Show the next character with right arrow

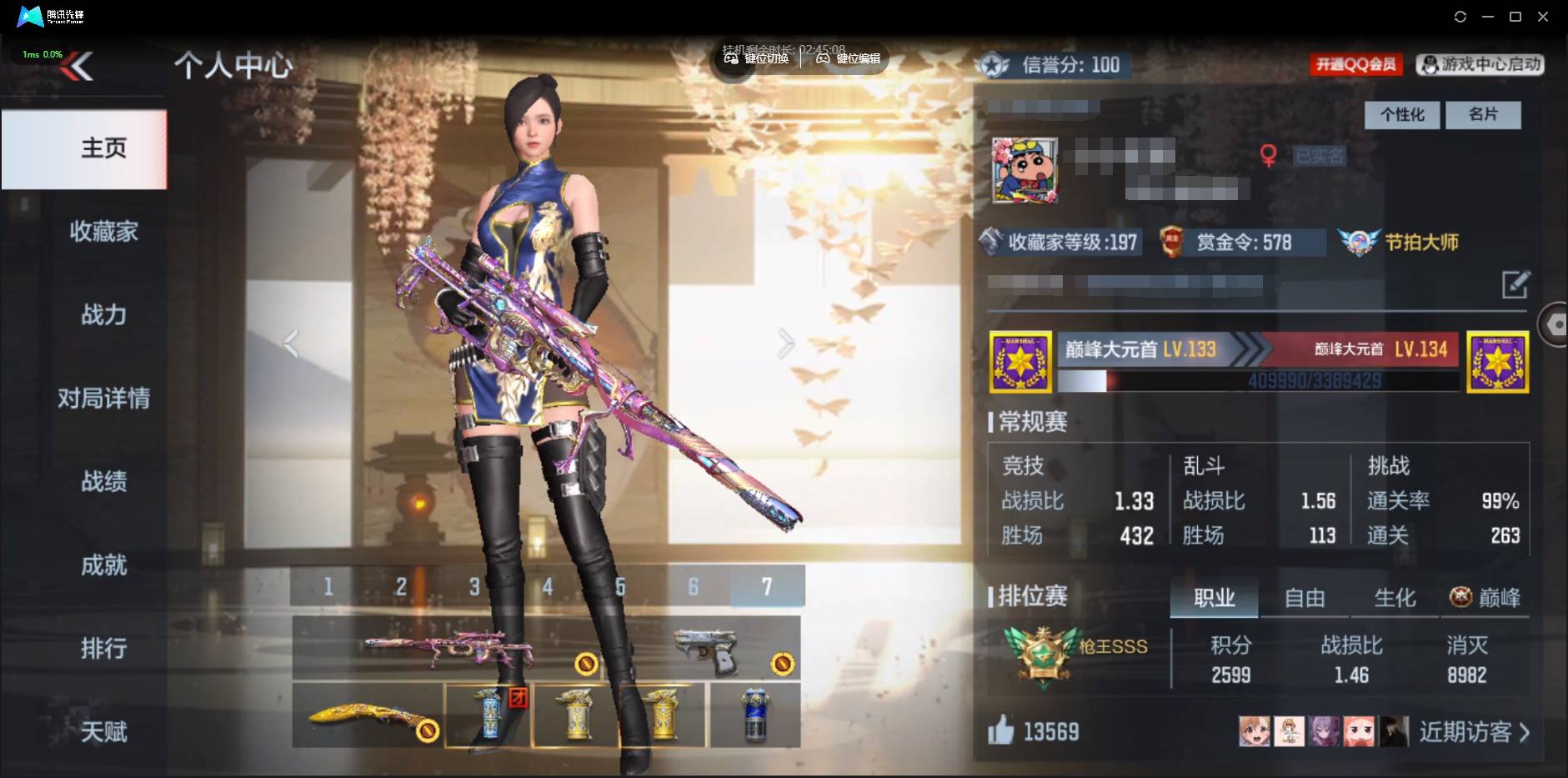coord(786,343)
